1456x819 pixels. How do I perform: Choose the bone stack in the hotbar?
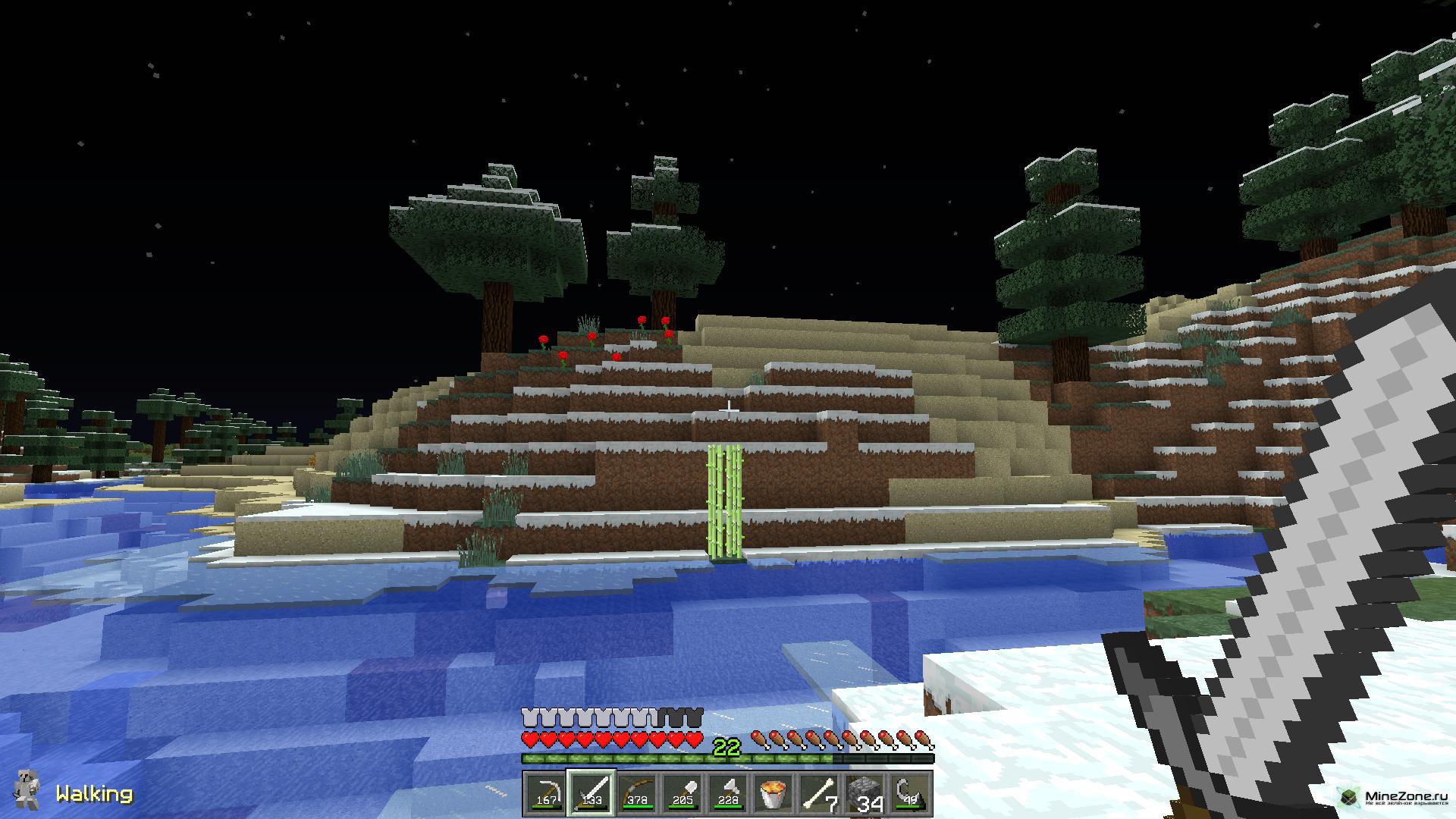point(821,793)
